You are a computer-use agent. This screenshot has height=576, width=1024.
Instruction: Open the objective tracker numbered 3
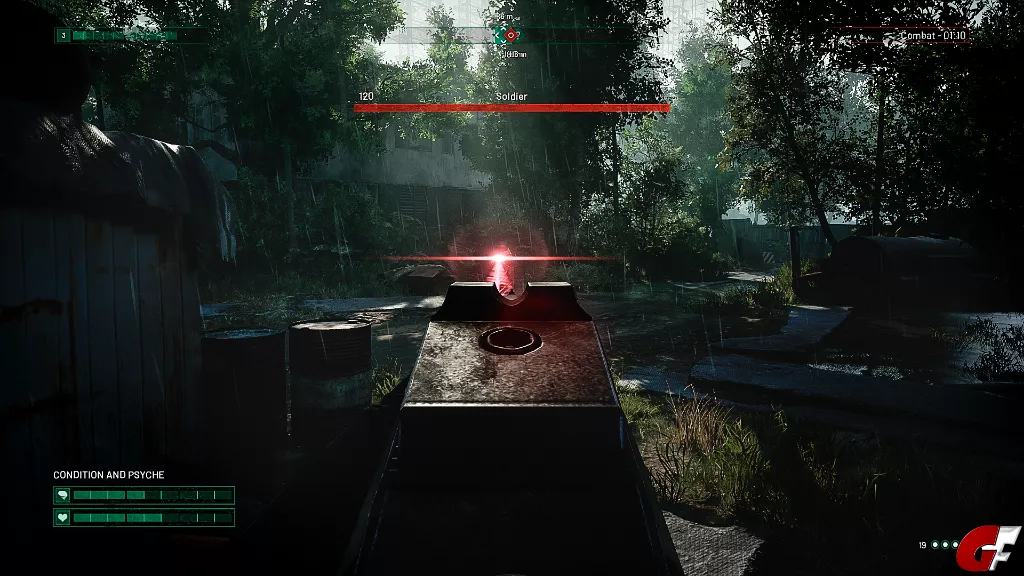(x=62, y=35)
